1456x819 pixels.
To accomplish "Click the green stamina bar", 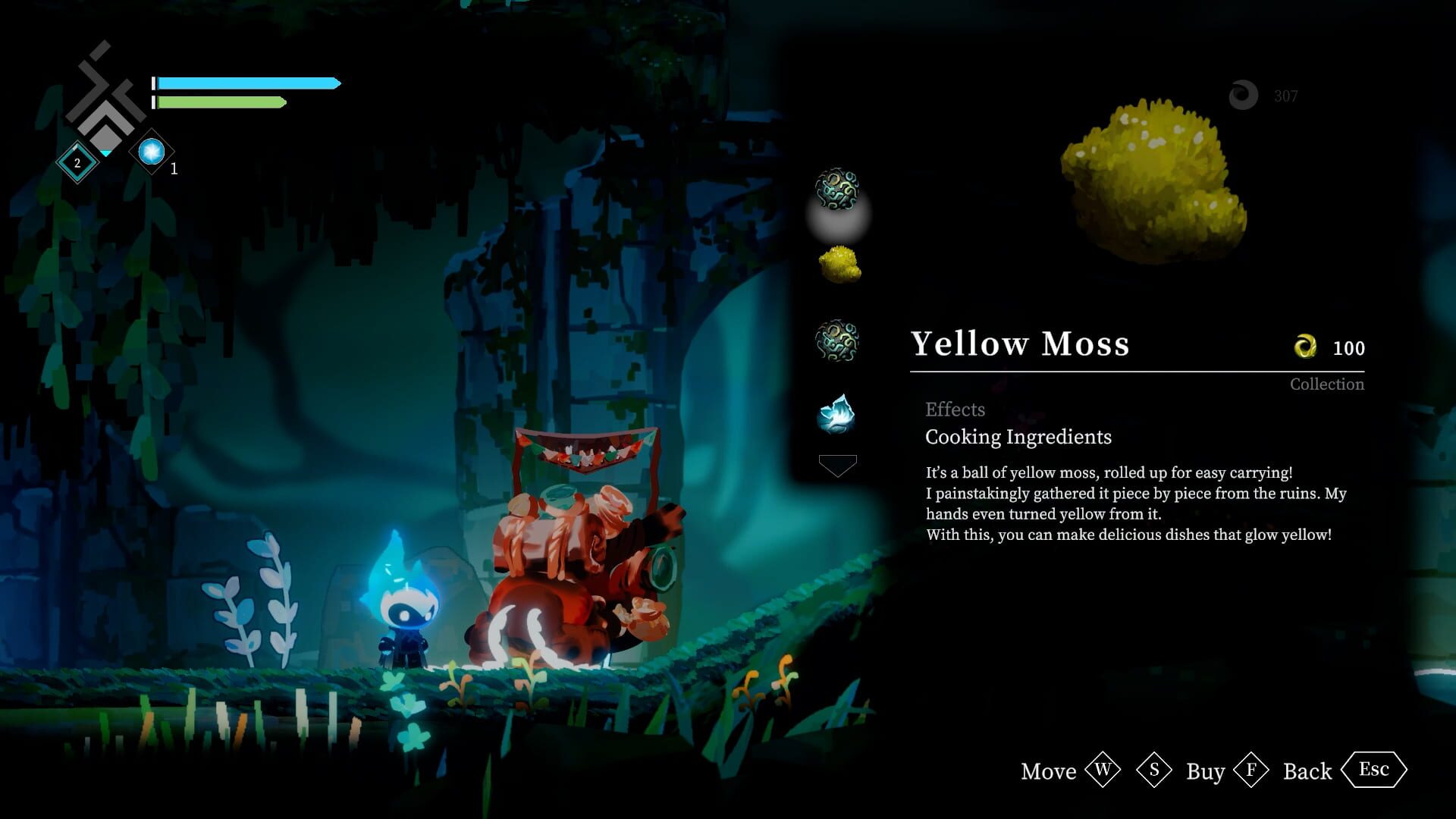I will point(220,101).
